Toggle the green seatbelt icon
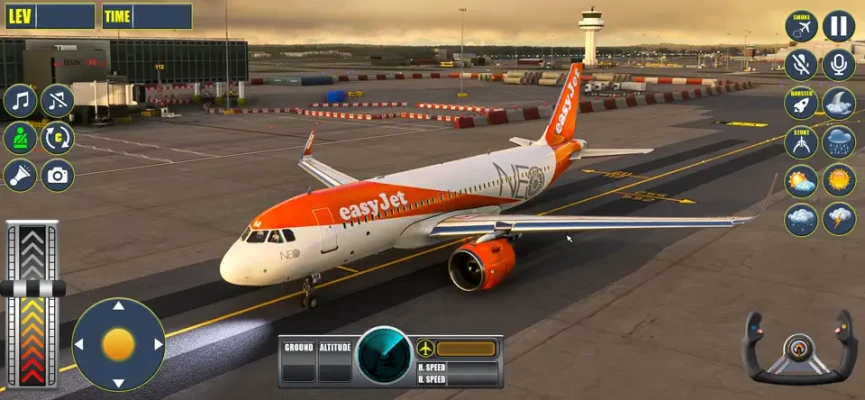The image size is (865, 400). pyautogui.click(x=20, y=138)
